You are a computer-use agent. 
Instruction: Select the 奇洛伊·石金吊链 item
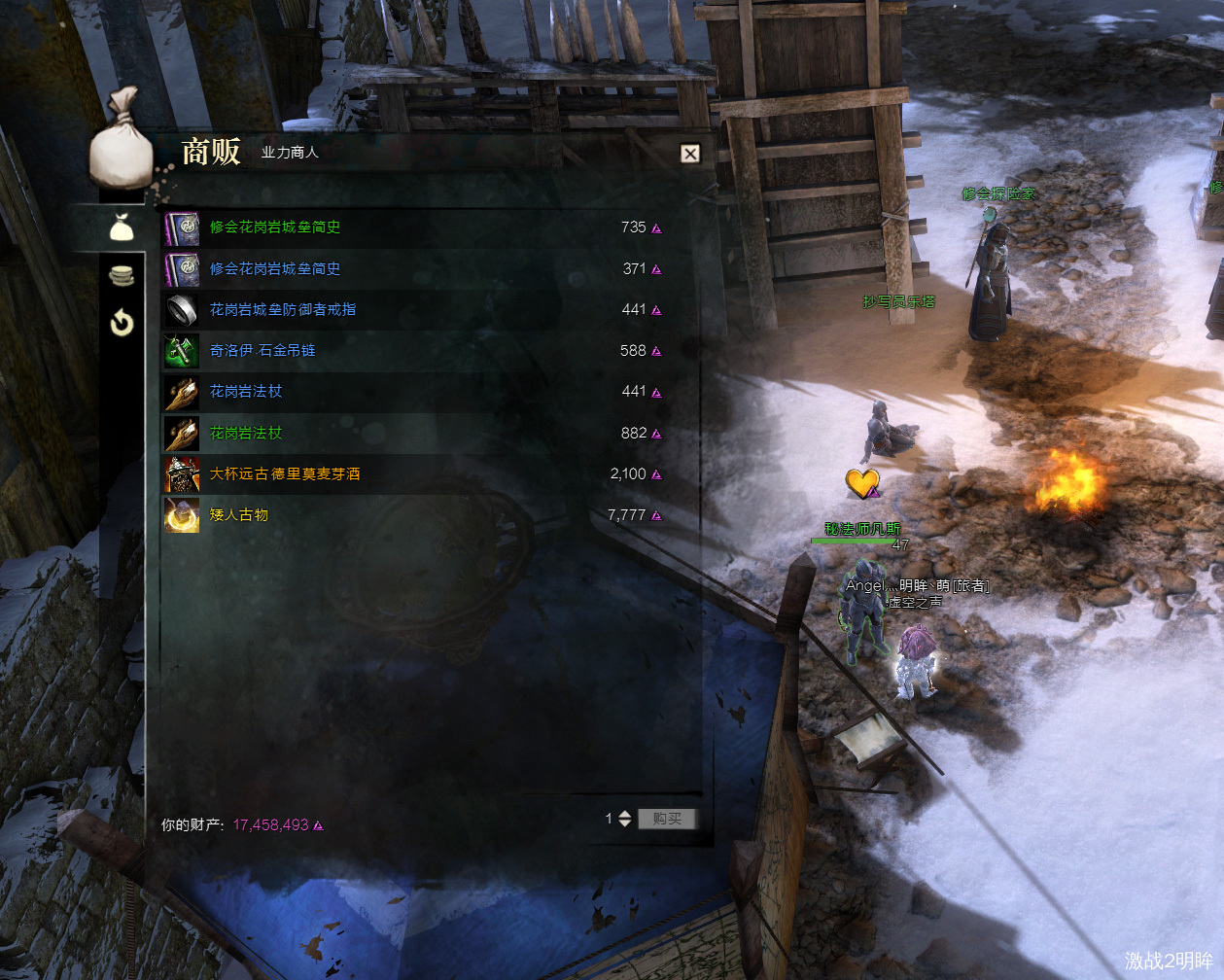(x=262, y=350)
